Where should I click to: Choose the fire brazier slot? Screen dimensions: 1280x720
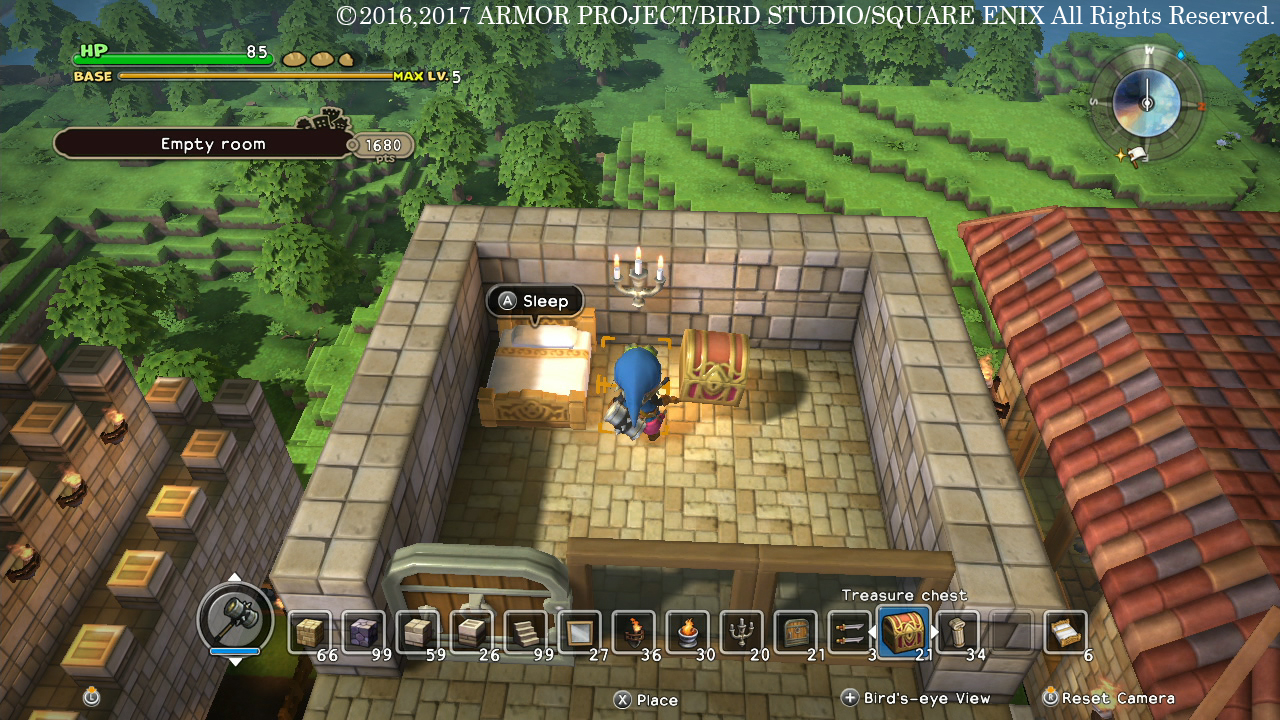point(687,632)
